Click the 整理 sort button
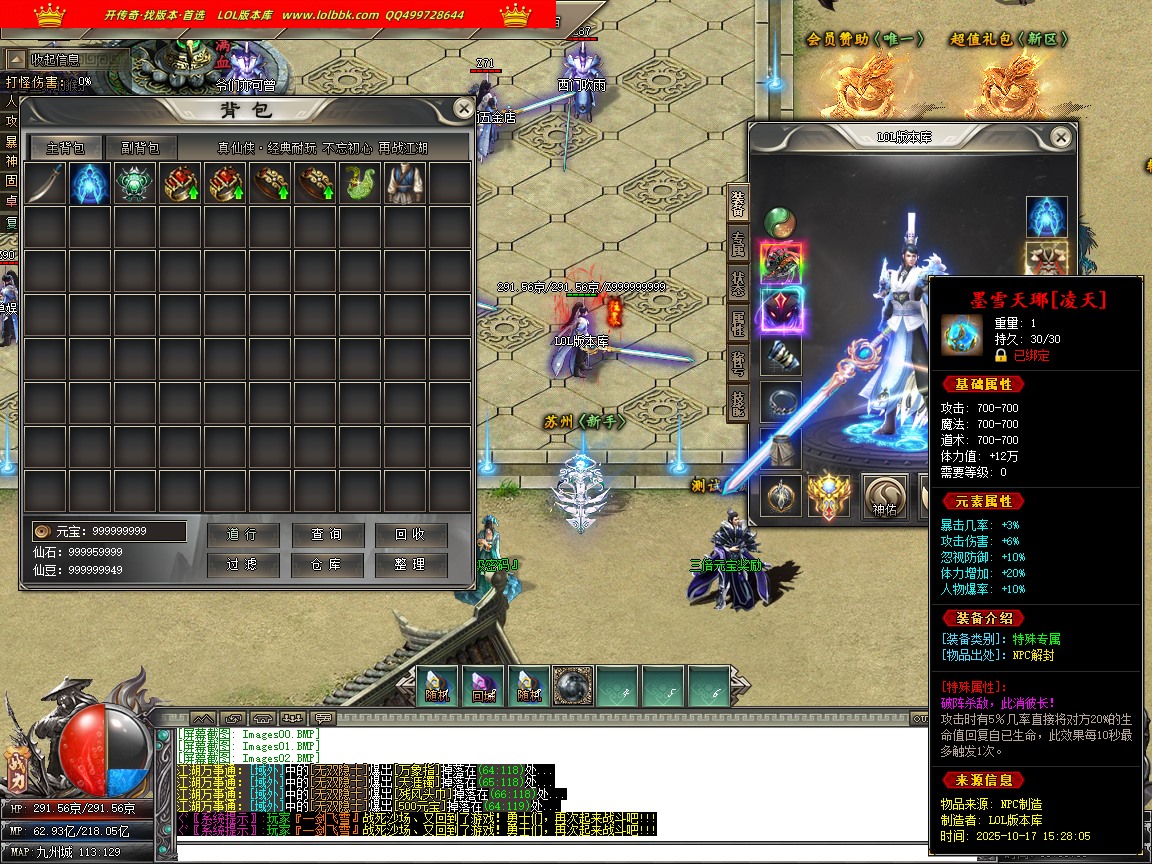This screenshot has height=864, width=1152. point(410,564)
